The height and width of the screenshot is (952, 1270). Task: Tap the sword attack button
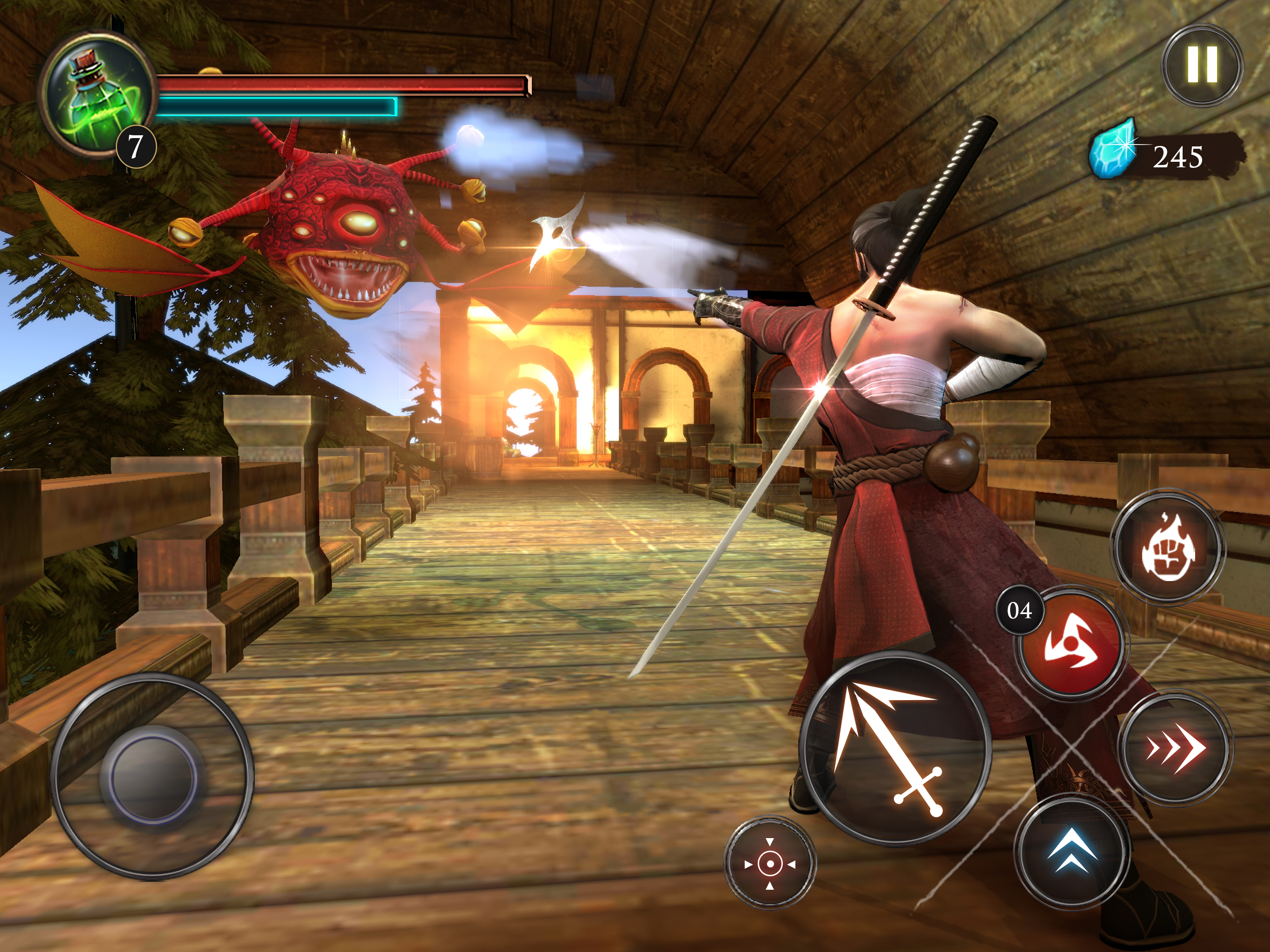coord(894,749)
